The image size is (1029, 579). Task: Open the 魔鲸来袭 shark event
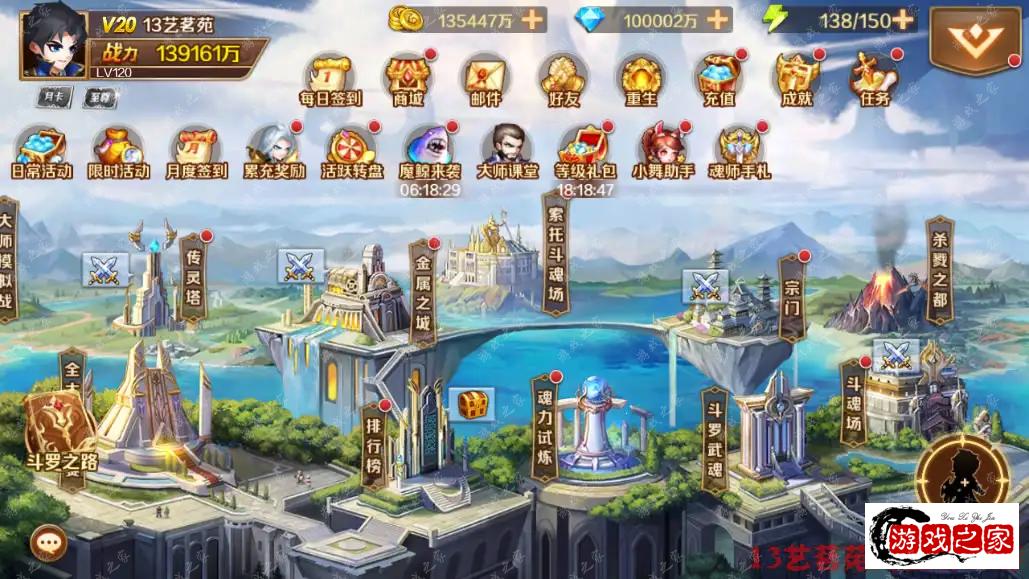[x=430, y=152]
